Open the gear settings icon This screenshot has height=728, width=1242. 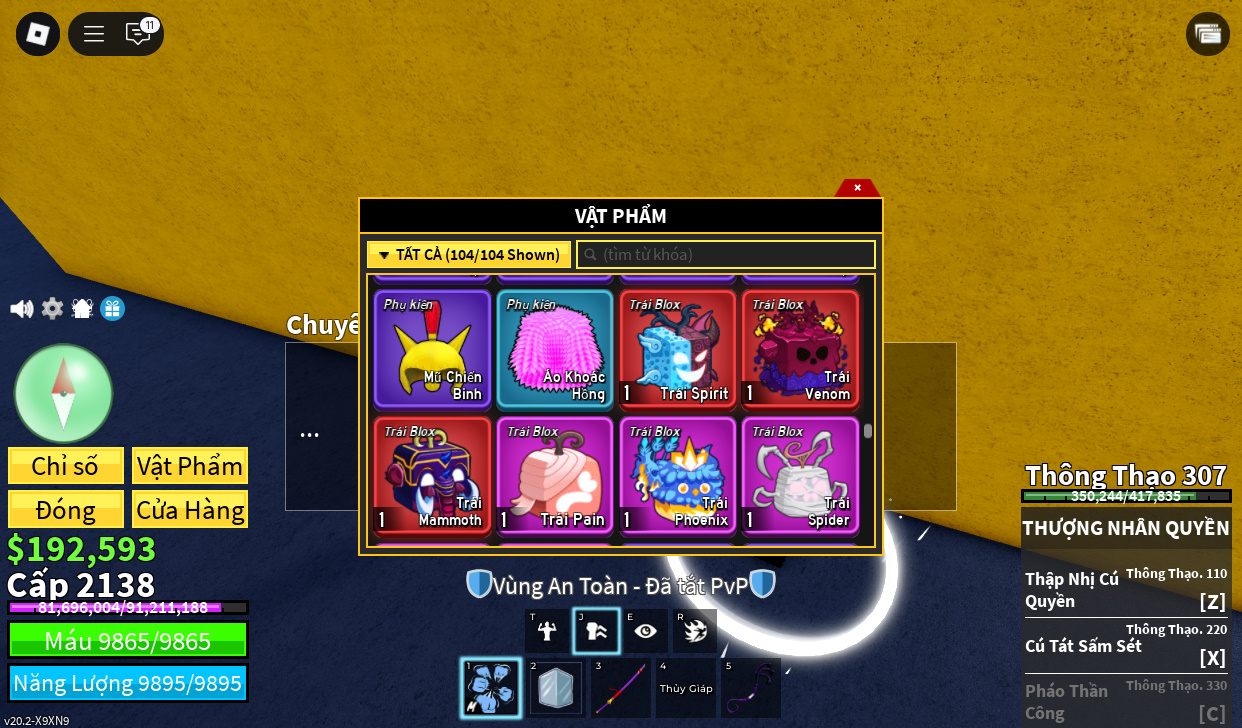(x=52, y=309)
